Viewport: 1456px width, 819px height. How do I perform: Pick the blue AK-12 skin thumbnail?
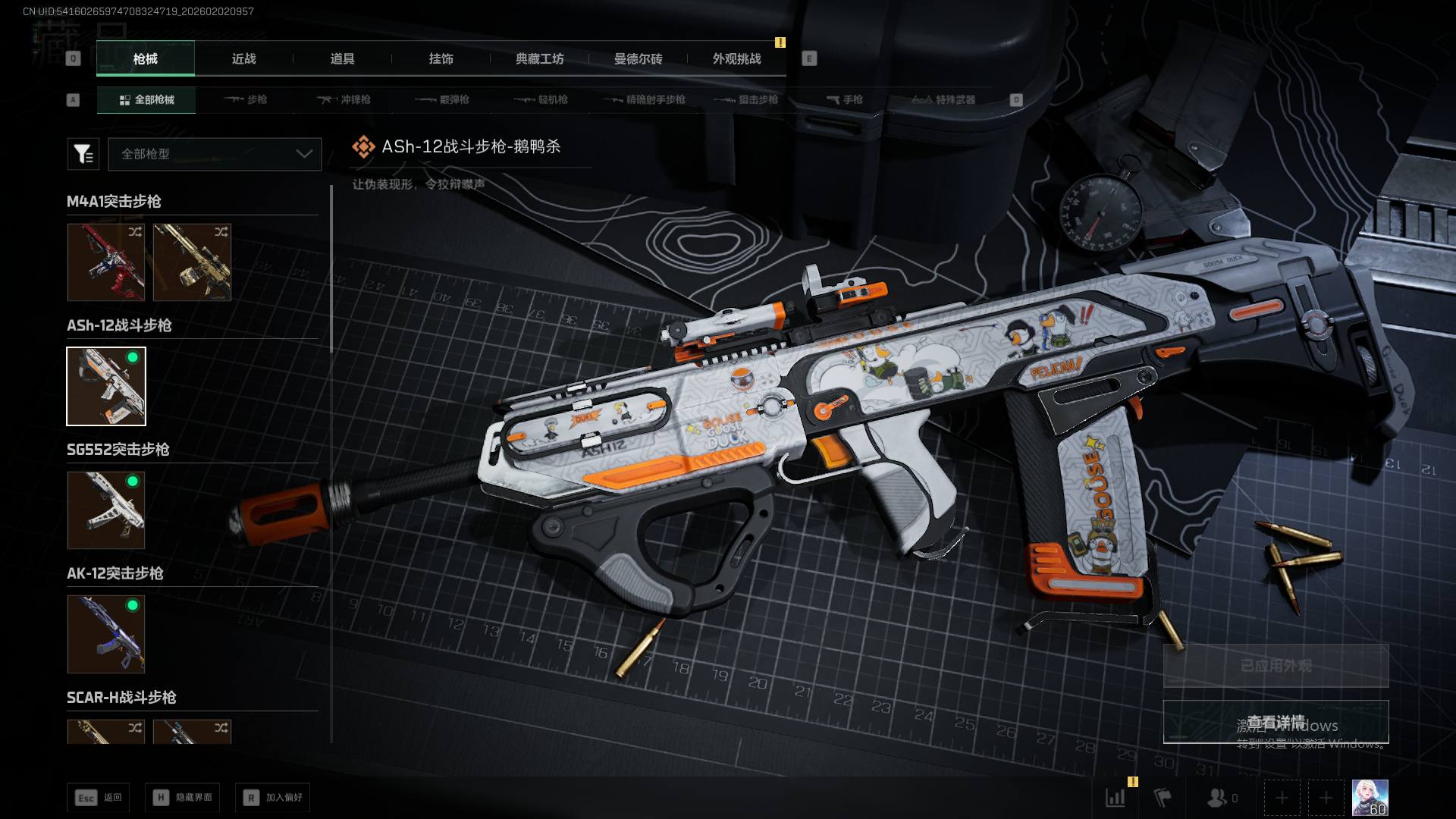click(x=106, y=634)
